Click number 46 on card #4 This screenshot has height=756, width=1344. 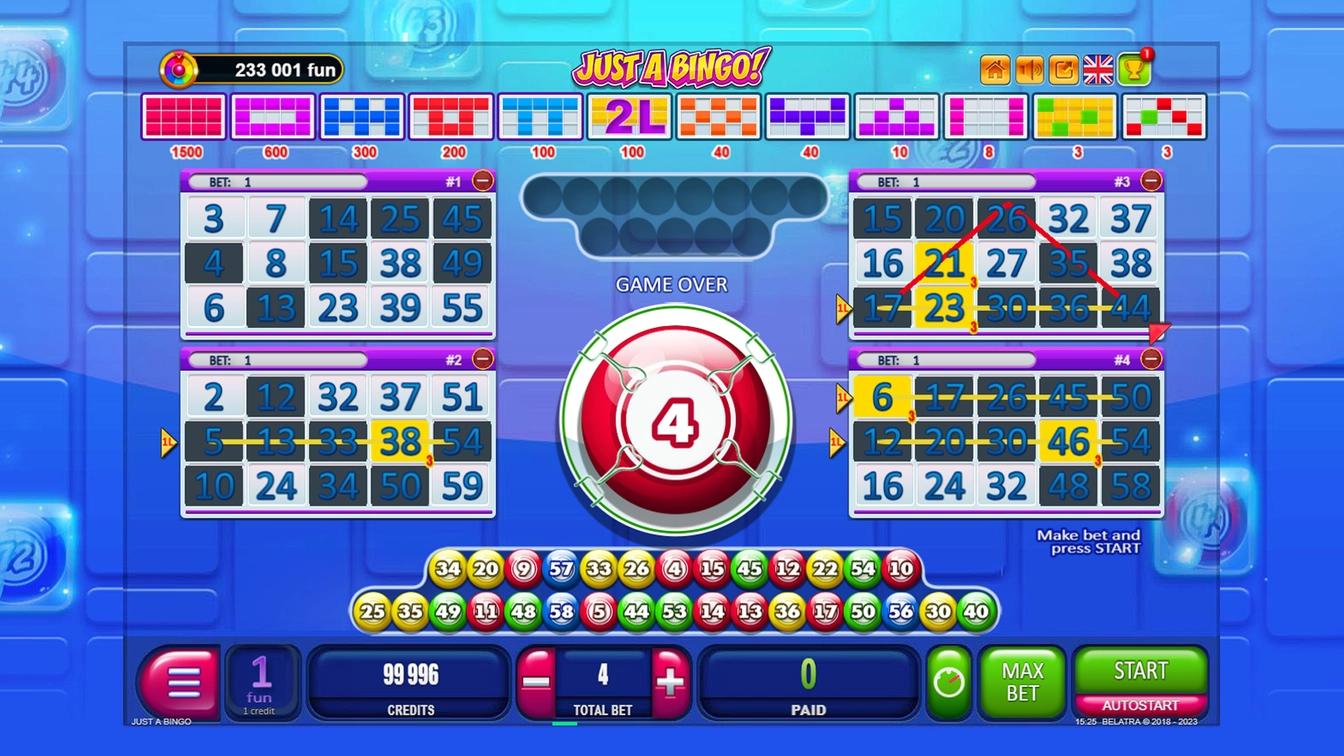point(1070,440)
